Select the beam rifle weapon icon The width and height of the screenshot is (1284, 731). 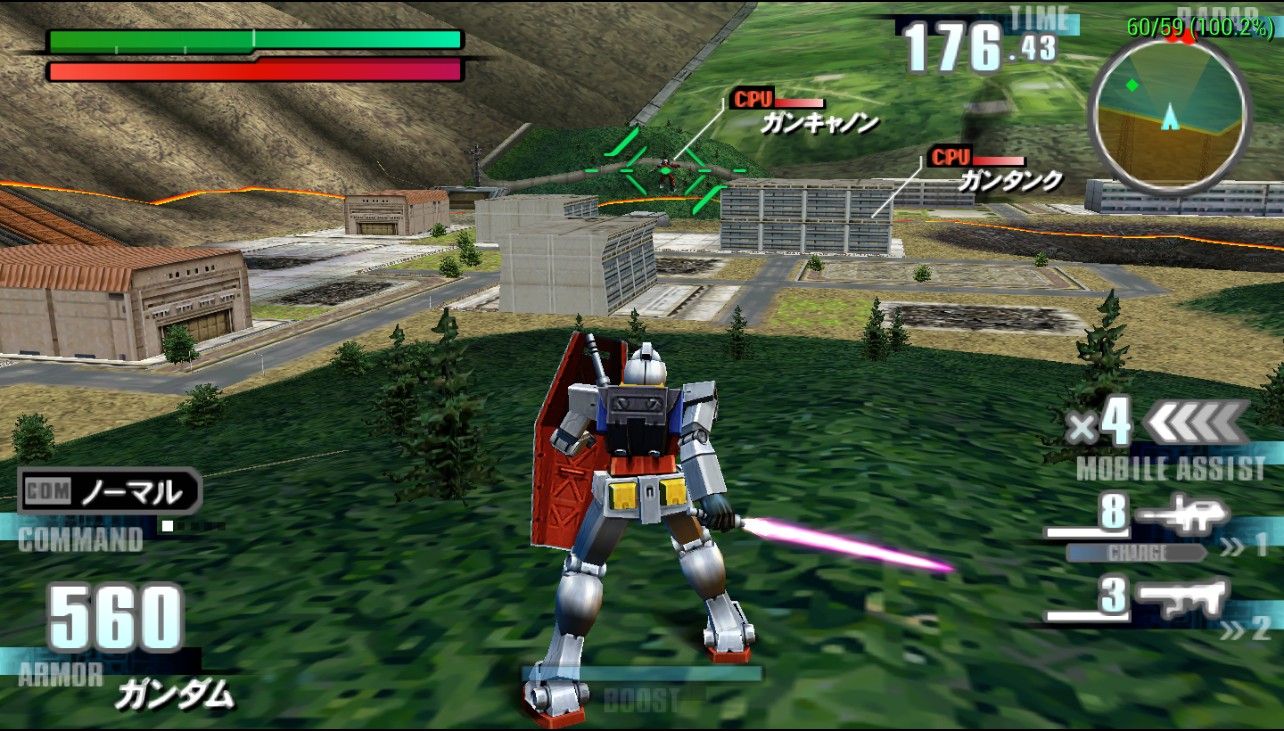[x=1185, y=517]
